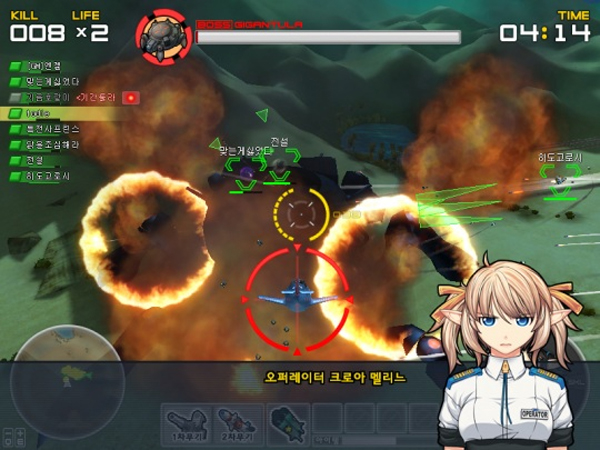Select the primary weapon (1차무기) slot
The width and height of the screenshot is (600, 450).
[x=186, y=424]
